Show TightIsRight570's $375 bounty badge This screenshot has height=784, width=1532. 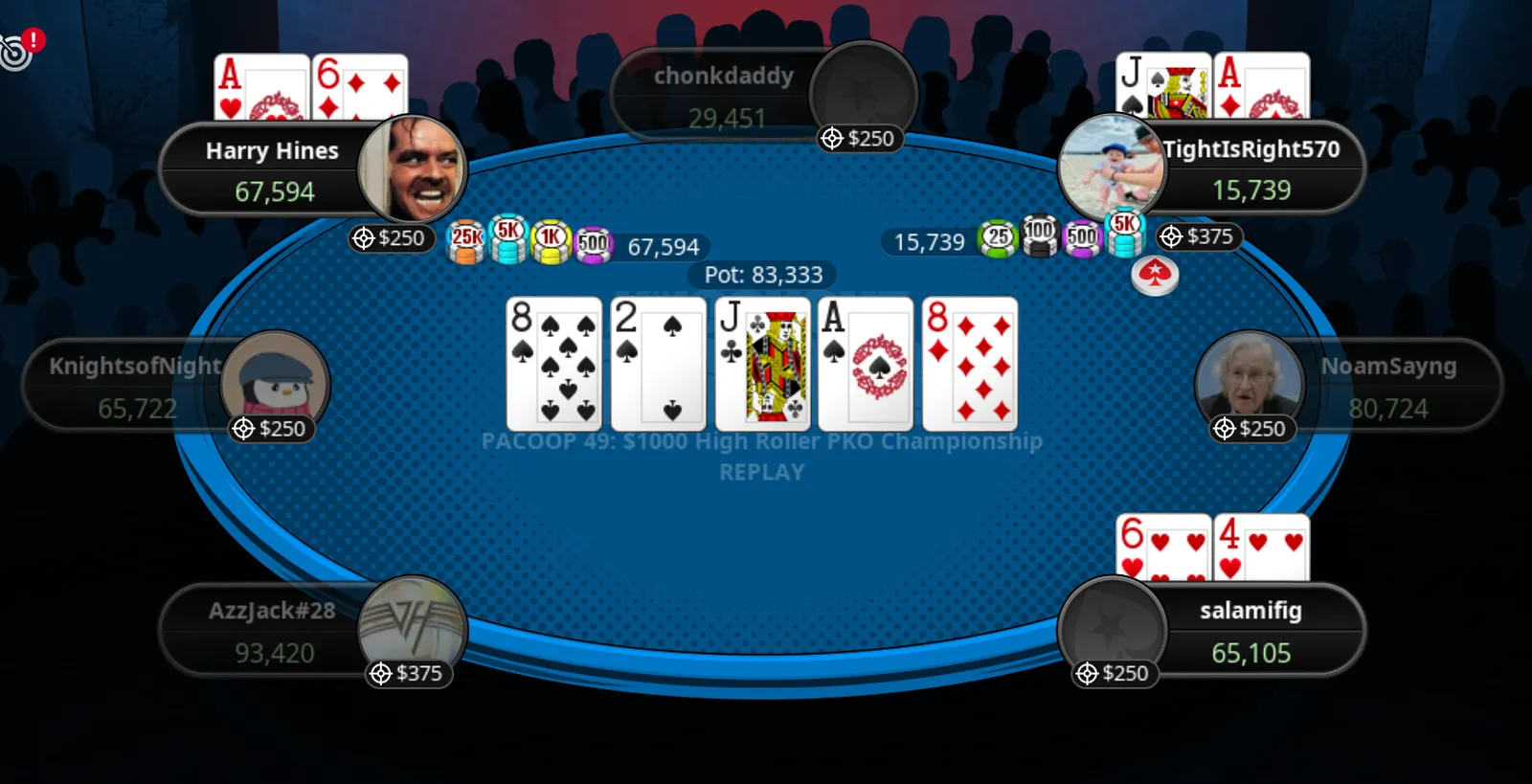coord(1198,236)
